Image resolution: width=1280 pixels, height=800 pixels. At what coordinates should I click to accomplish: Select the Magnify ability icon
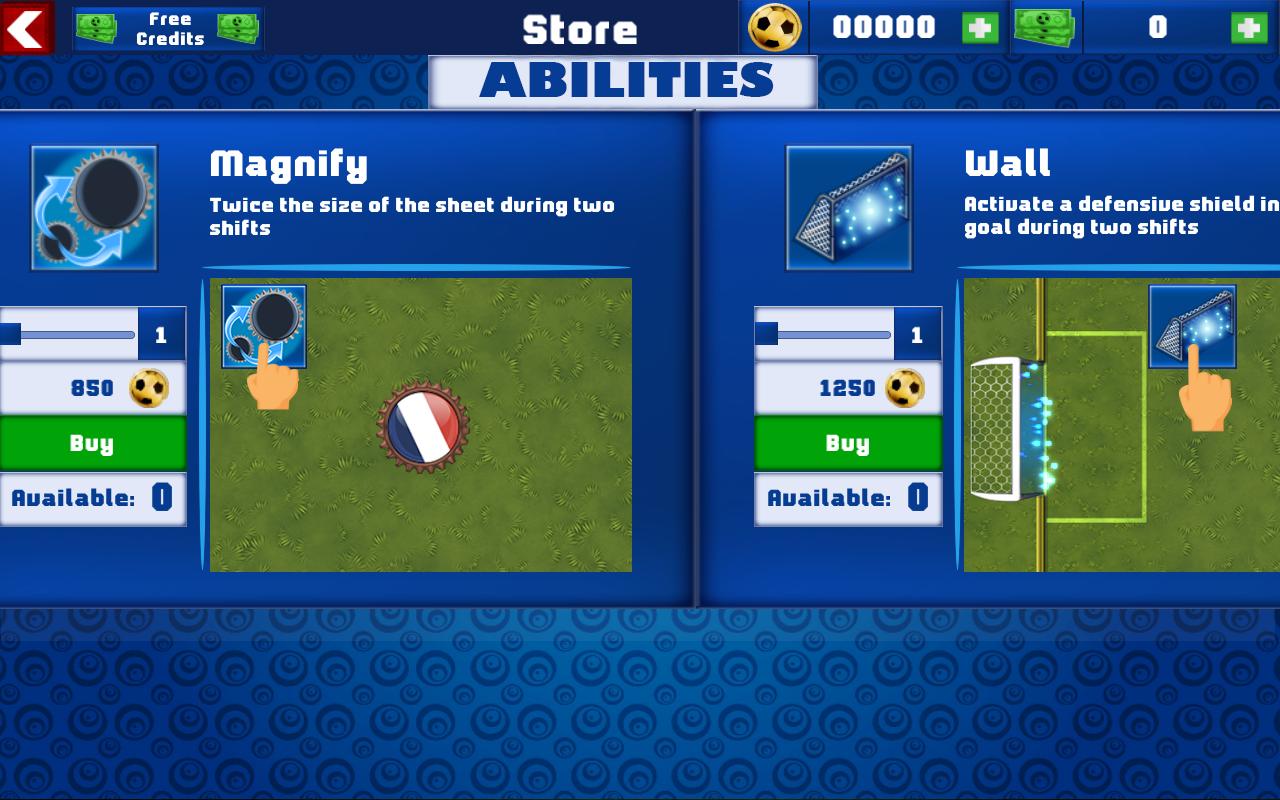tap(93, 206)
